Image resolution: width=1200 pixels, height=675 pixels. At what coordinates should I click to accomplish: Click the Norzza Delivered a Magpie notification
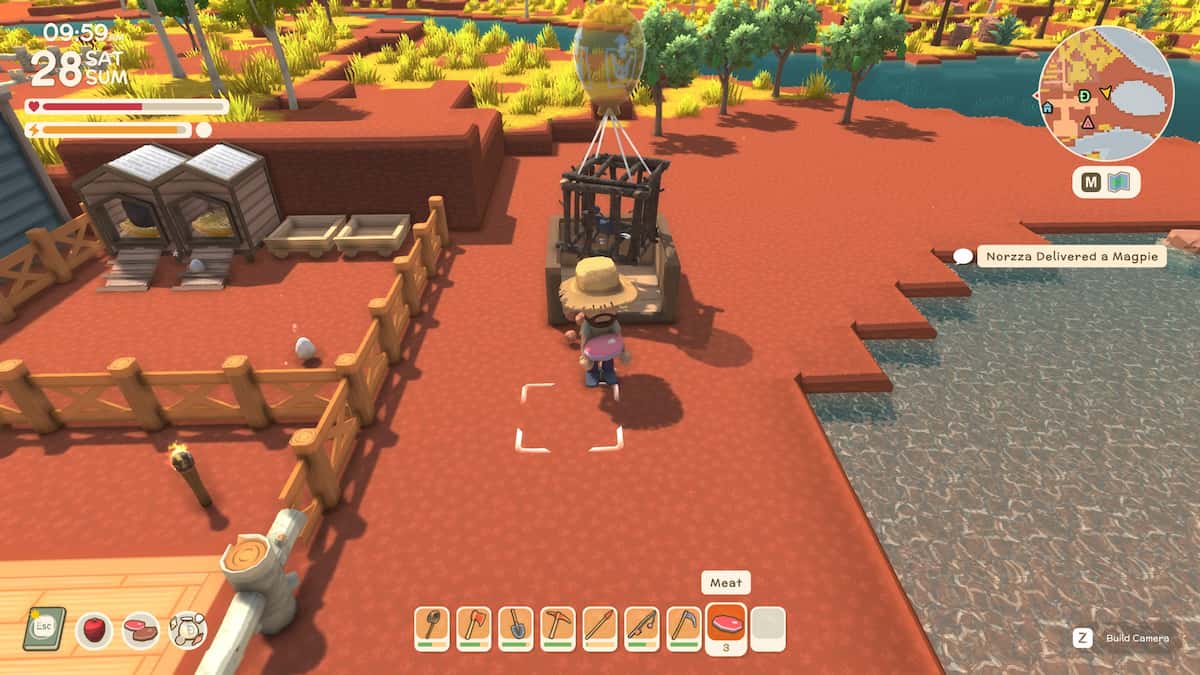pyautogui.click(x=1071, y=257)
